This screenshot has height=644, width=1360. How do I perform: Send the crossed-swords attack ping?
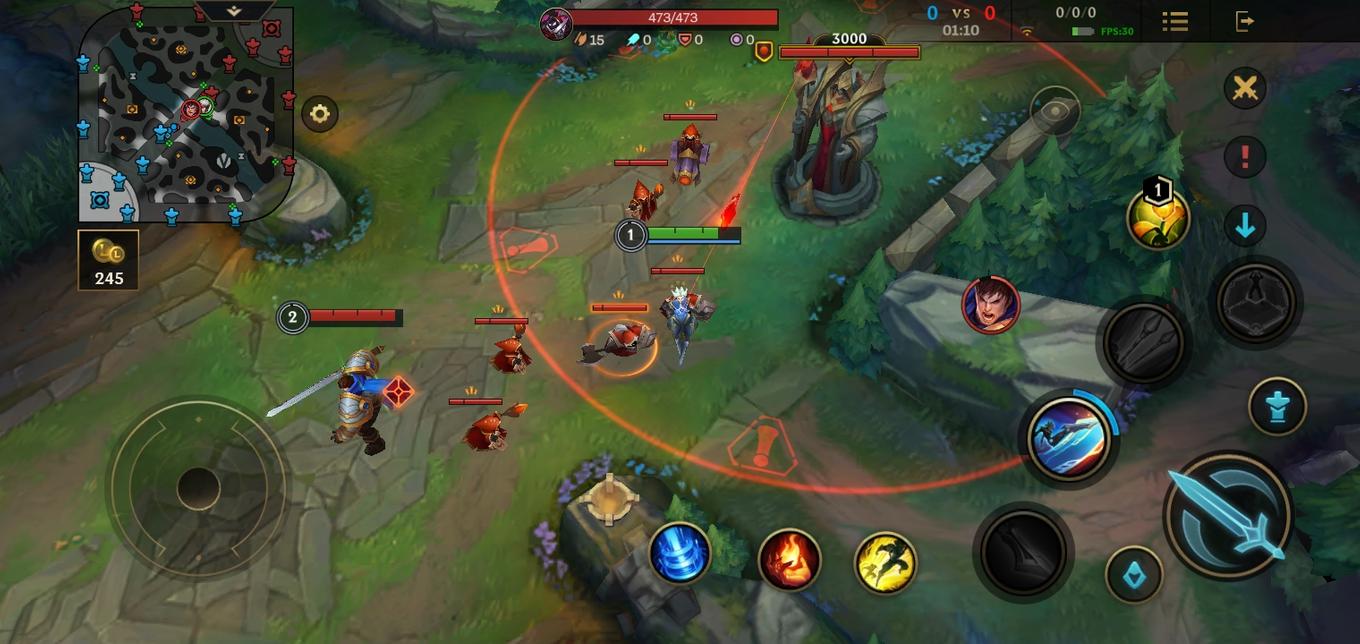point(1245,88)
